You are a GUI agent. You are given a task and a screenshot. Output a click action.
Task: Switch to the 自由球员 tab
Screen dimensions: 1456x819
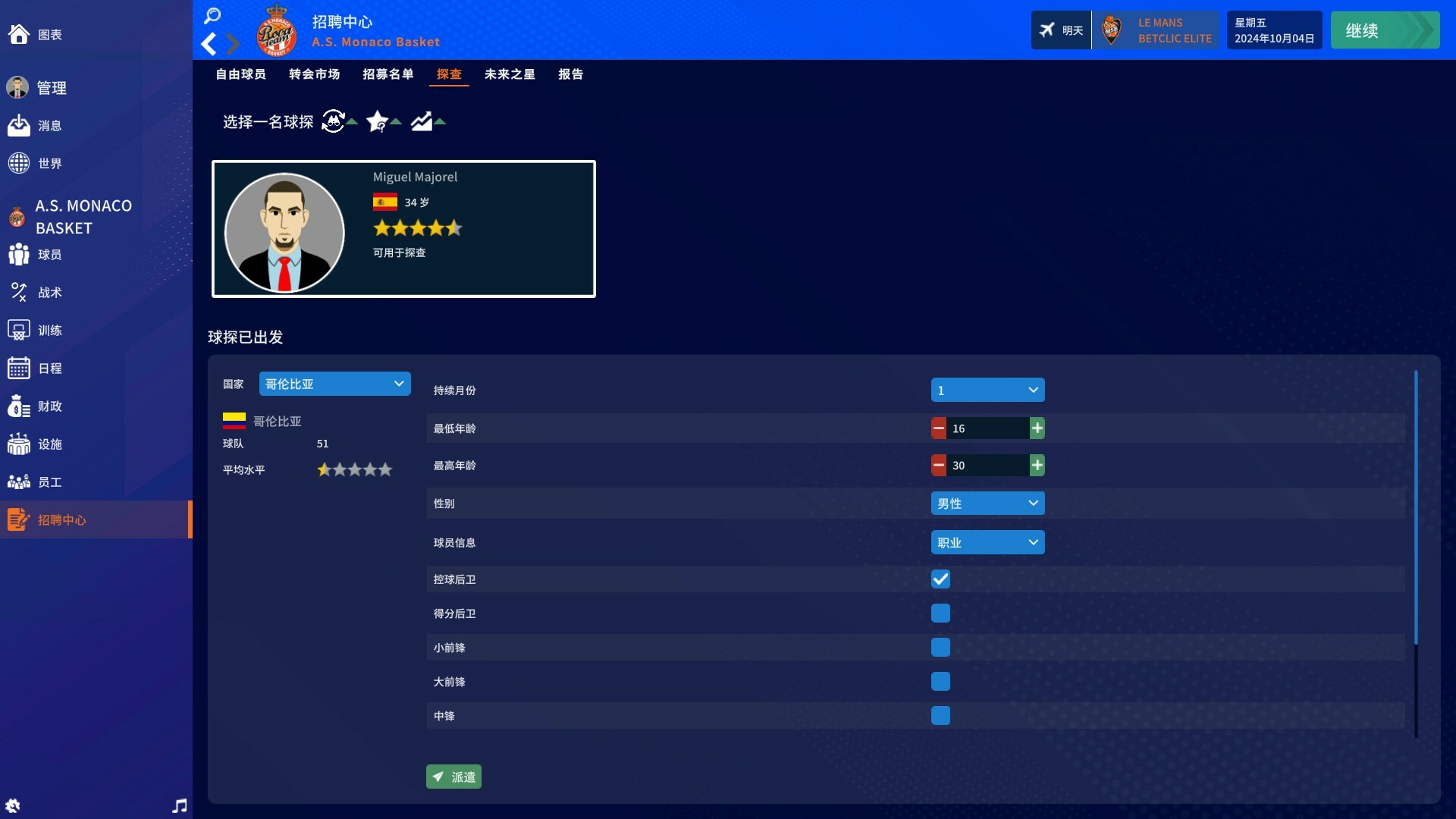point(240,74)
